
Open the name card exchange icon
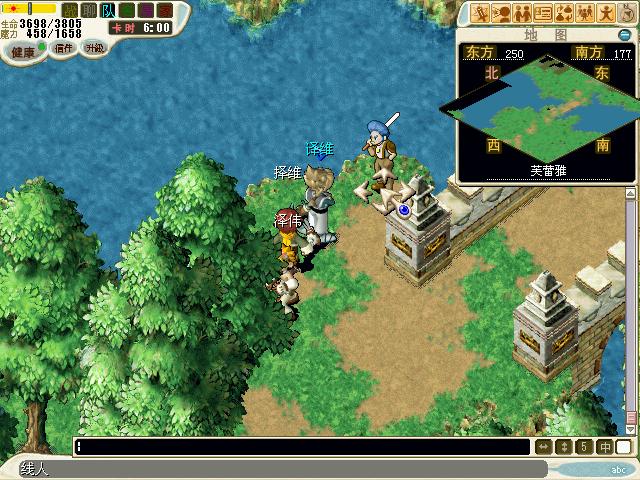(544, 13)
